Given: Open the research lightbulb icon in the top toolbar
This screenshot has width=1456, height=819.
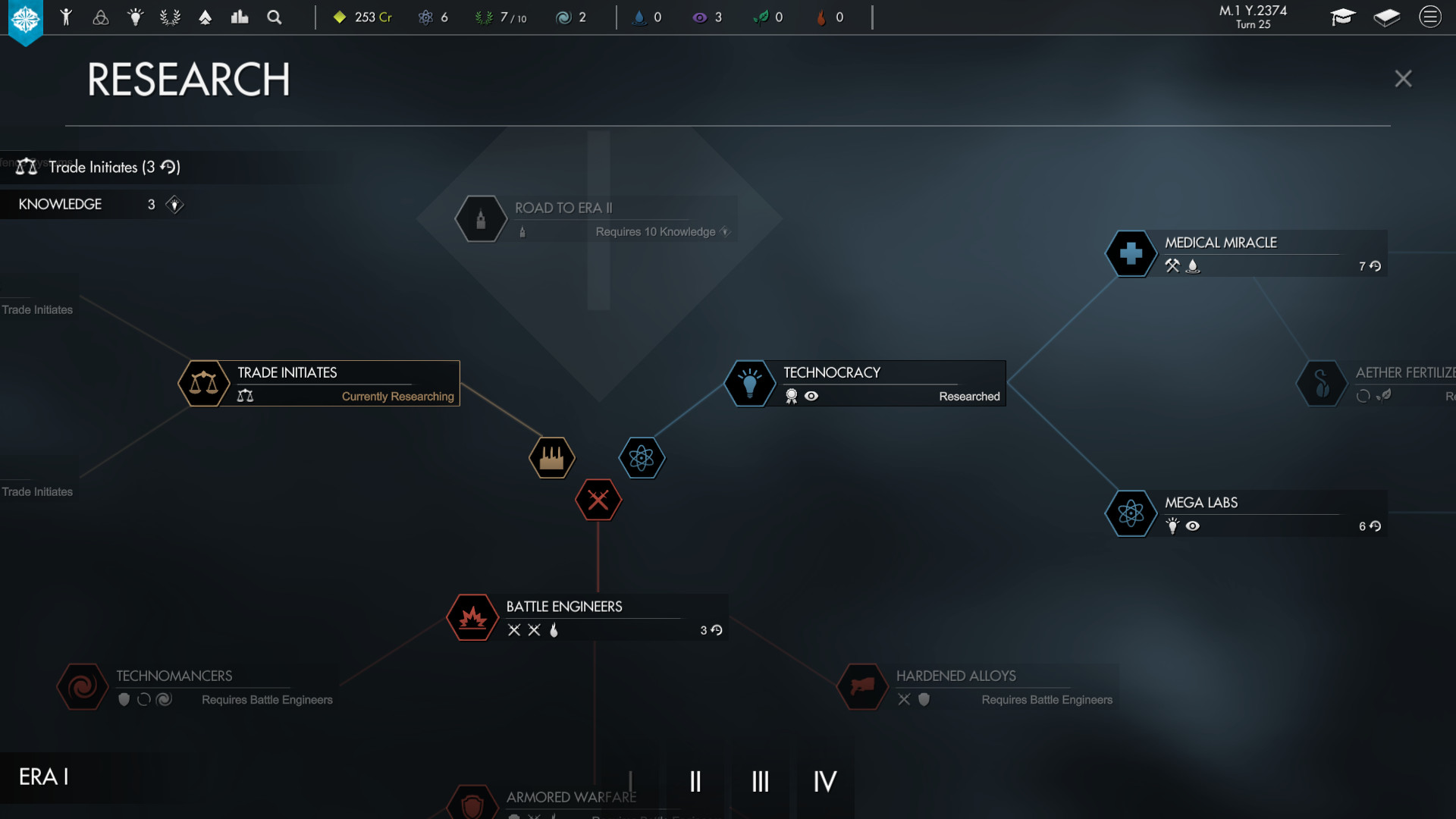Looking at the screenshot, I should [136, 17].
